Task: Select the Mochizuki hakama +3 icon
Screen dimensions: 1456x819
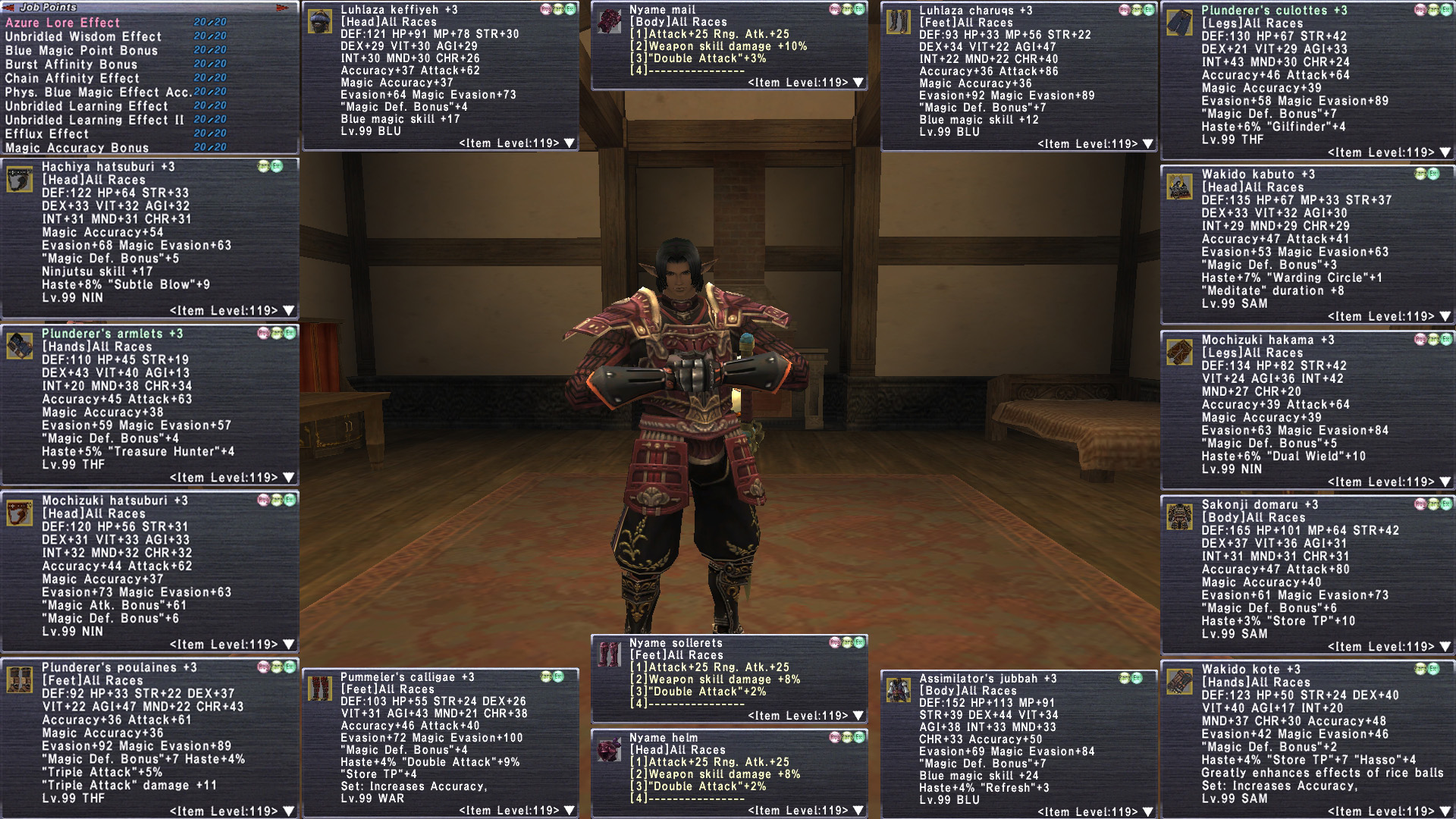Action: tap(1180, 353)
